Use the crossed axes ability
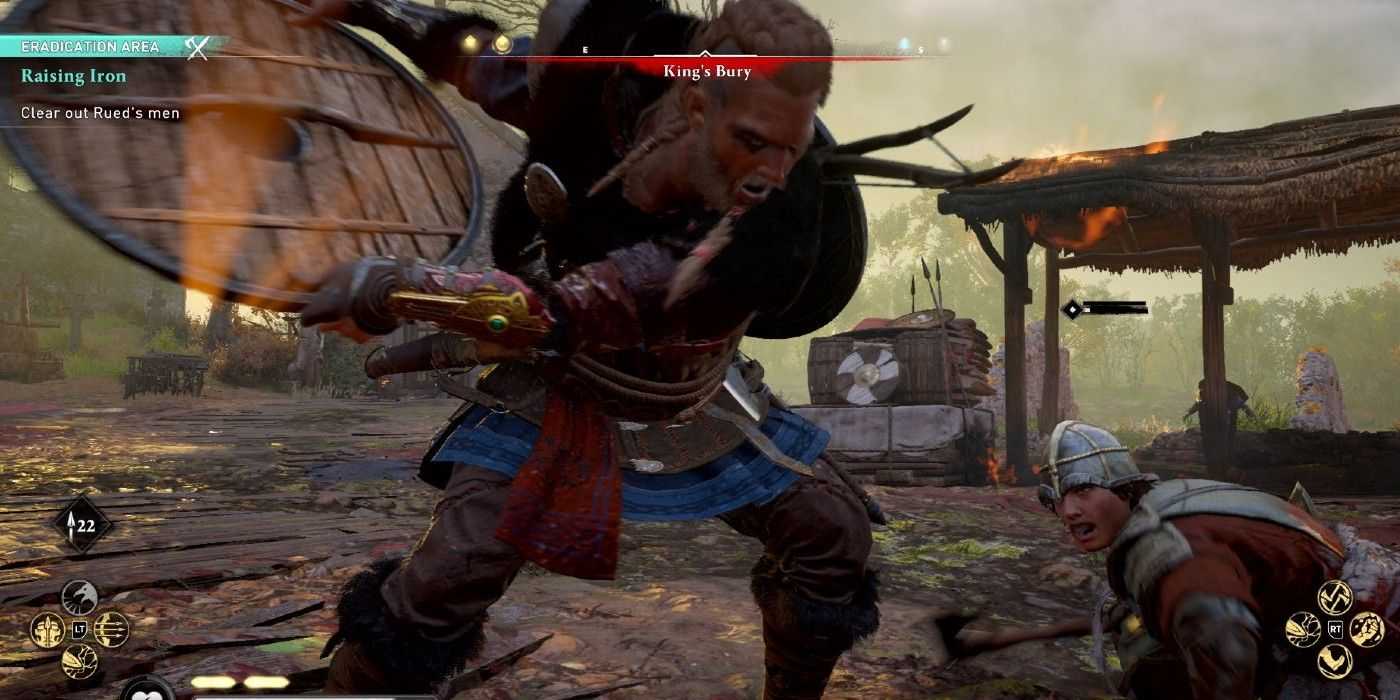1400x700 pixels. (1334, 597)
